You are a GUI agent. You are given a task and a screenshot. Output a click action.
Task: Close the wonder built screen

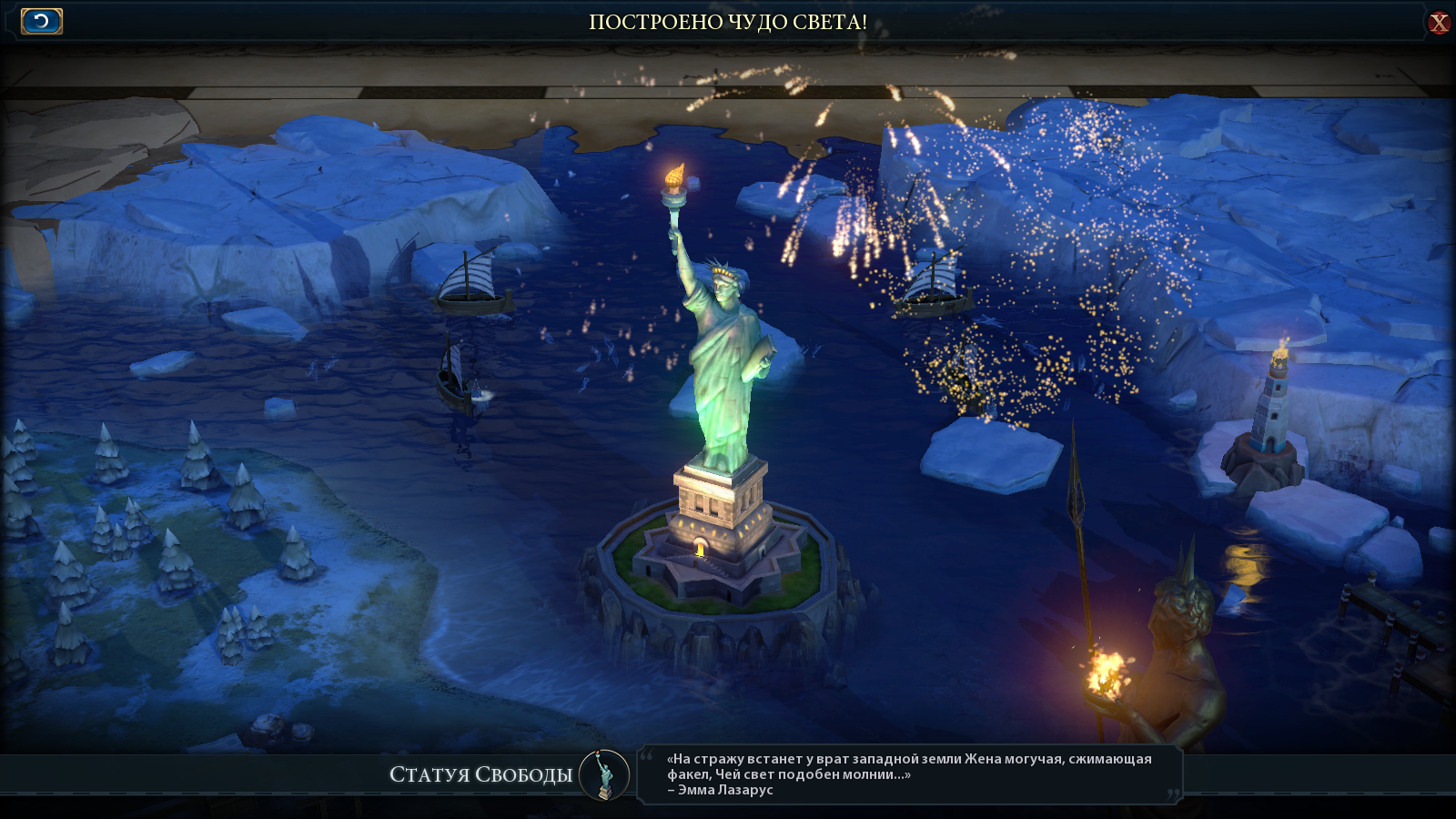pyautogui.click(x=1438, y=23)
